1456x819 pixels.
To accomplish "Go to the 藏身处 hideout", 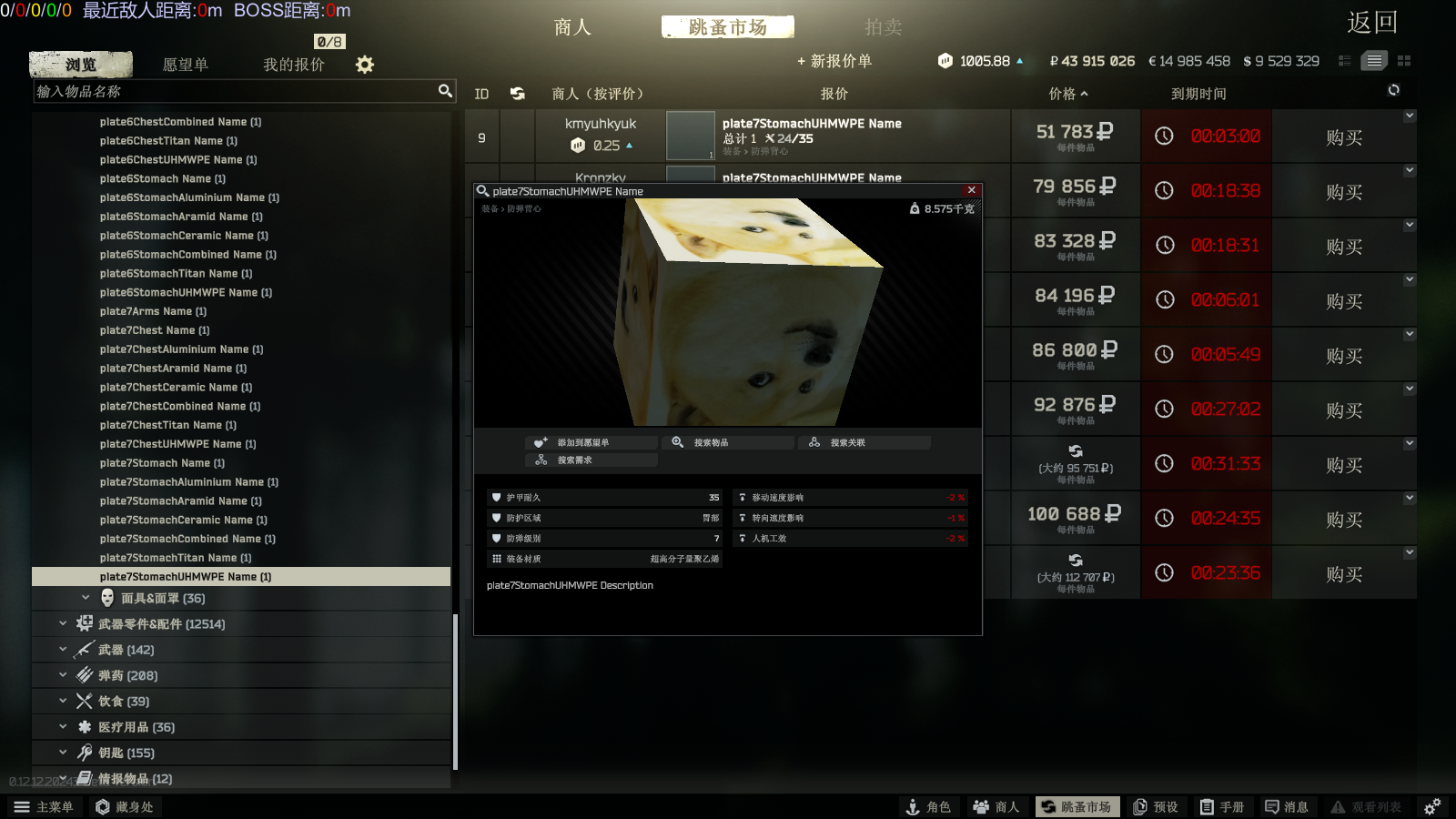I will [125, 807].
